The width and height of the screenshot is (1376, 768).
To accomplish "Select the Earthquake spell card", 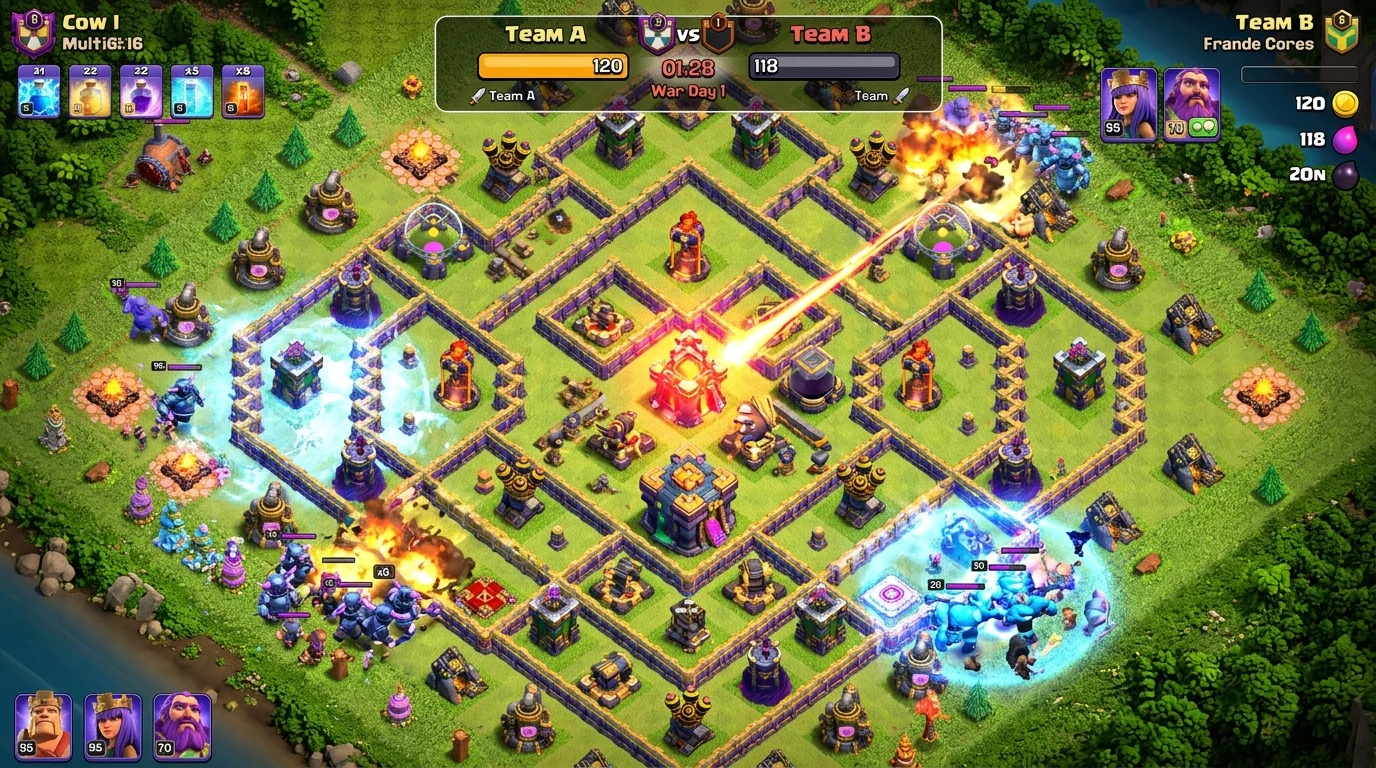I will 241,88.
